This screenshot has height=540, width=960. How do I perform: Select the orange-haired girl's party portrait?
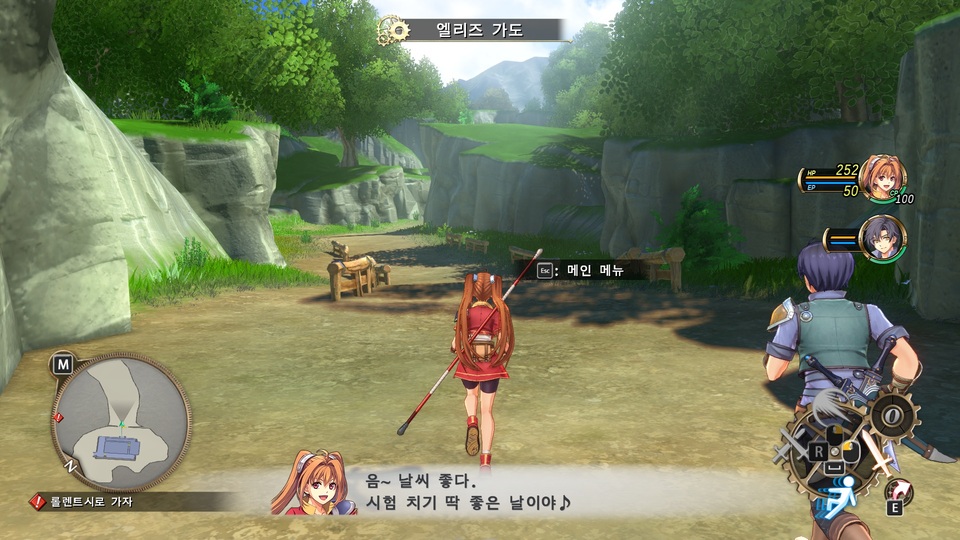[882, 177]
